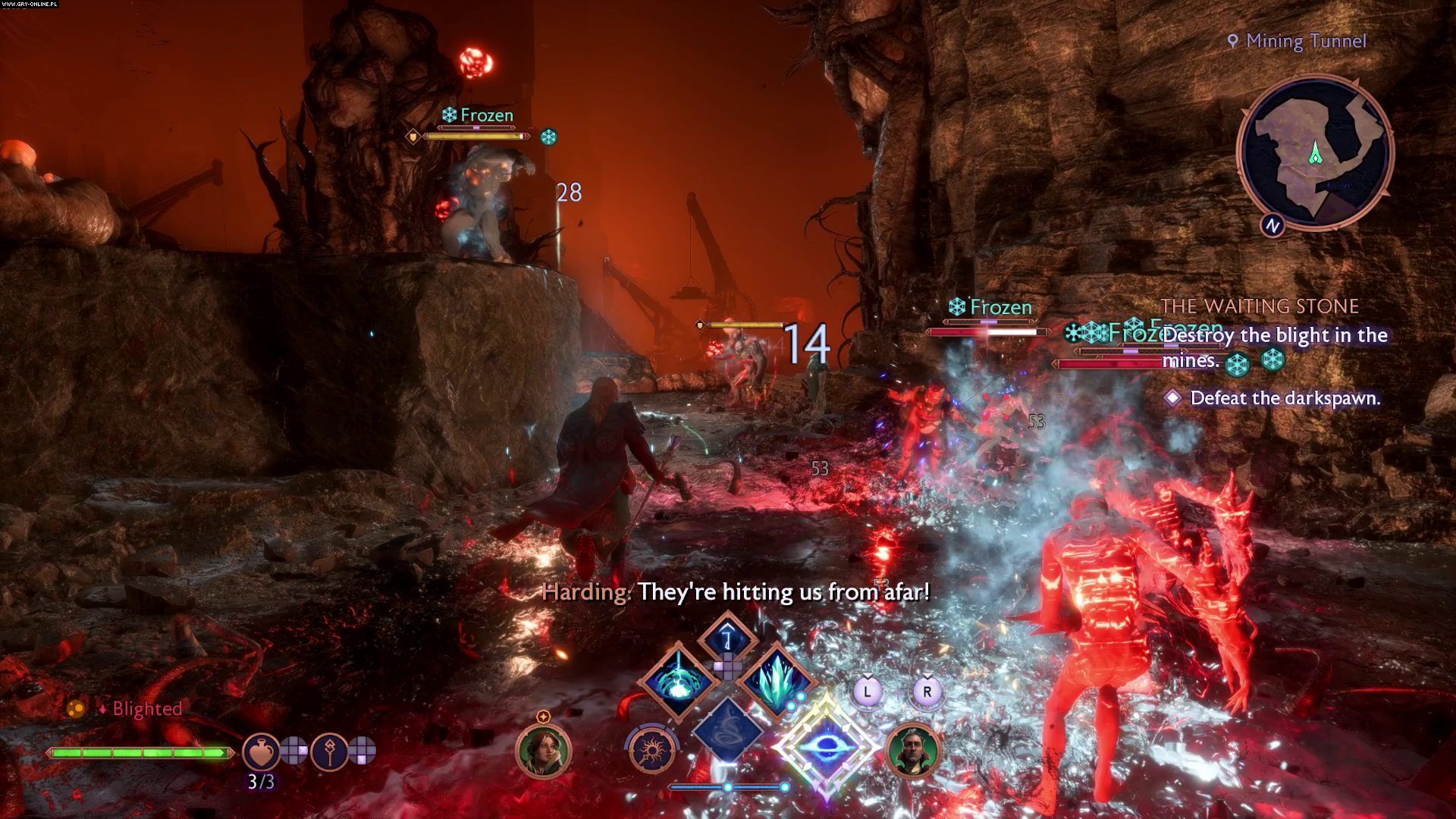Click the minimap north compass marker
This screenshot has width=1456, height=819.
click(1272, 225)
